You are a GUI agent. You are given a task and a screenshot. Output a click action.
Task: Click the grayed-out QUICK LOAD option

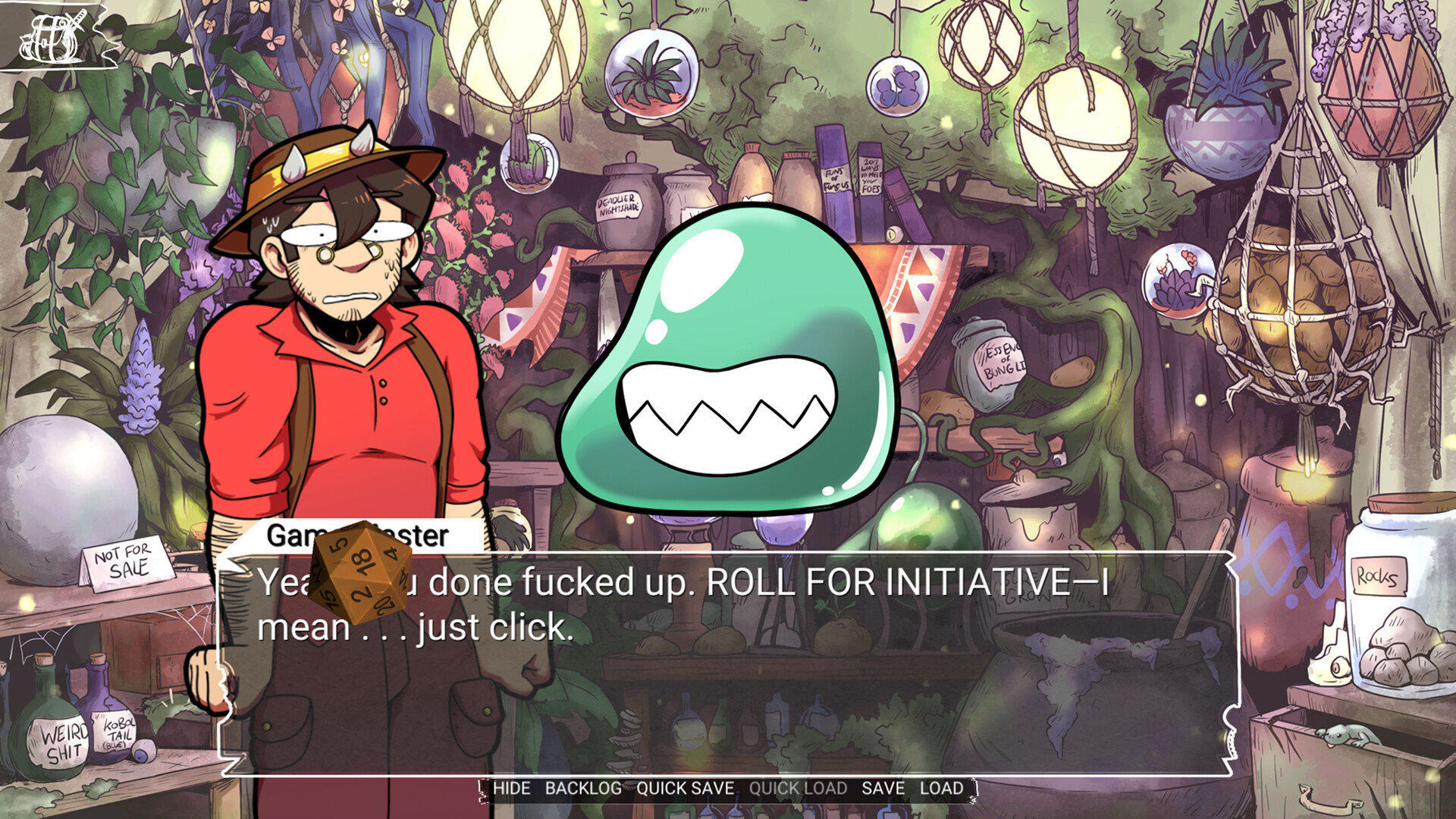[x=796, y=789]
